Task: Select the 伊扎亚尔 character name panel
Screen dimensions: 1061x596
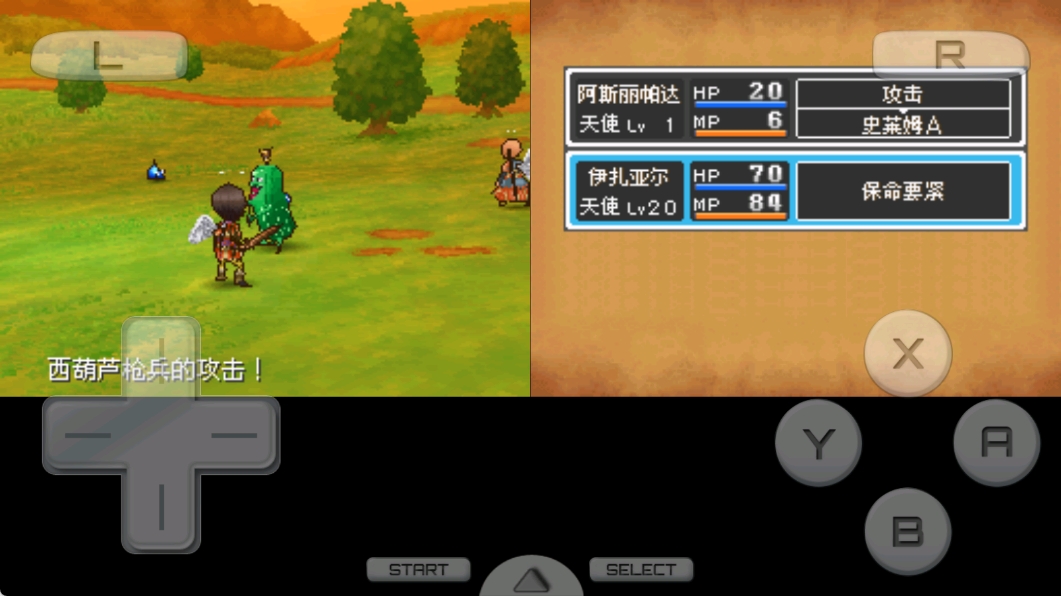Action: (x=629, y=191)
